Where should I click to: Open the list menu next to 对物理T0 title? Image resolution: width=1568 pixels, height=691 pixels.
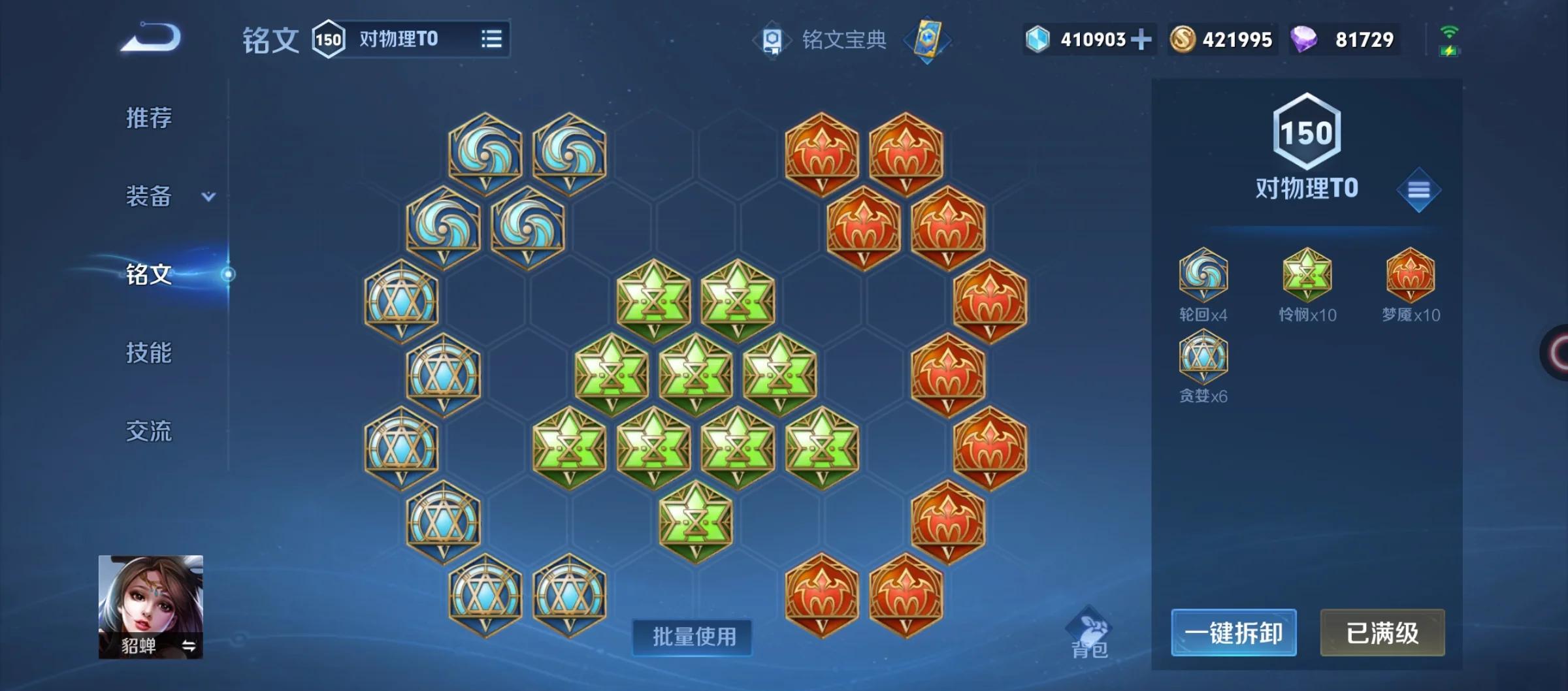[x=491, y=38]
